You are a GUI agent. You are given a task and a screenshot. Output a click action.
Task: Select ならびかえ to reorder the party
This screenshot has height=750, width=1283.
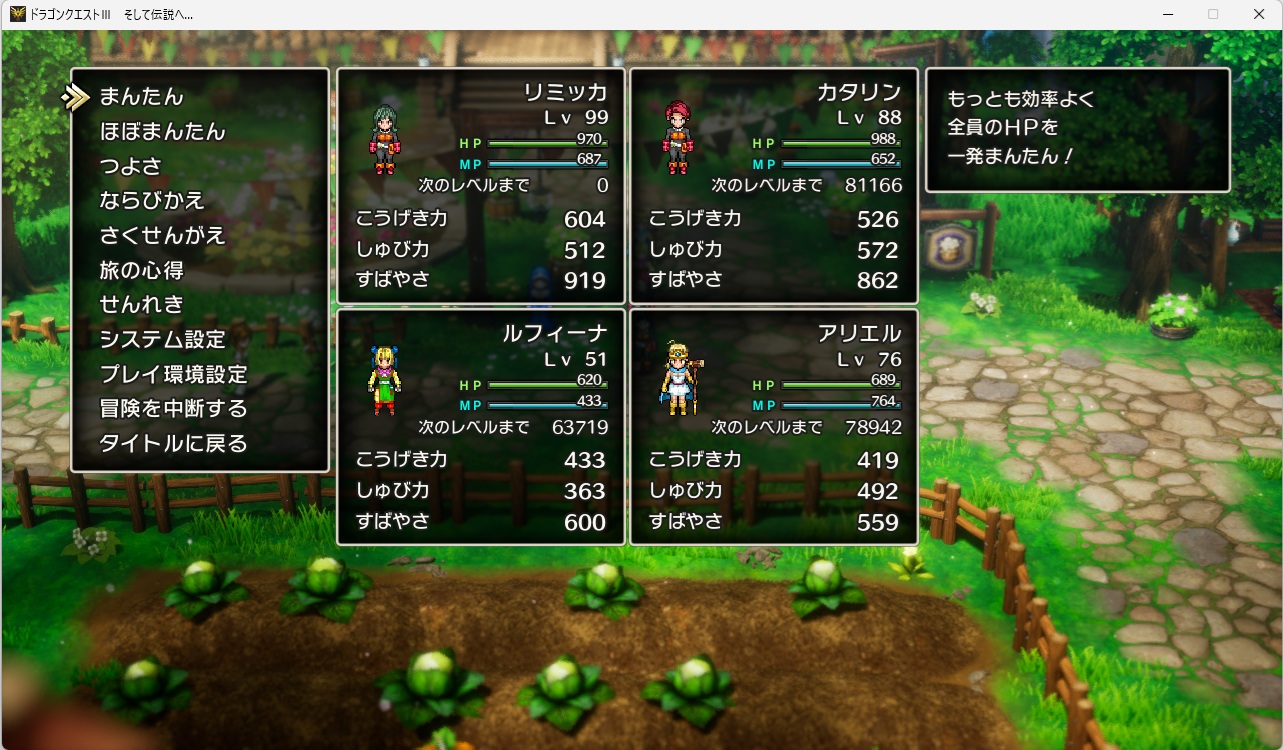(152, 201)
